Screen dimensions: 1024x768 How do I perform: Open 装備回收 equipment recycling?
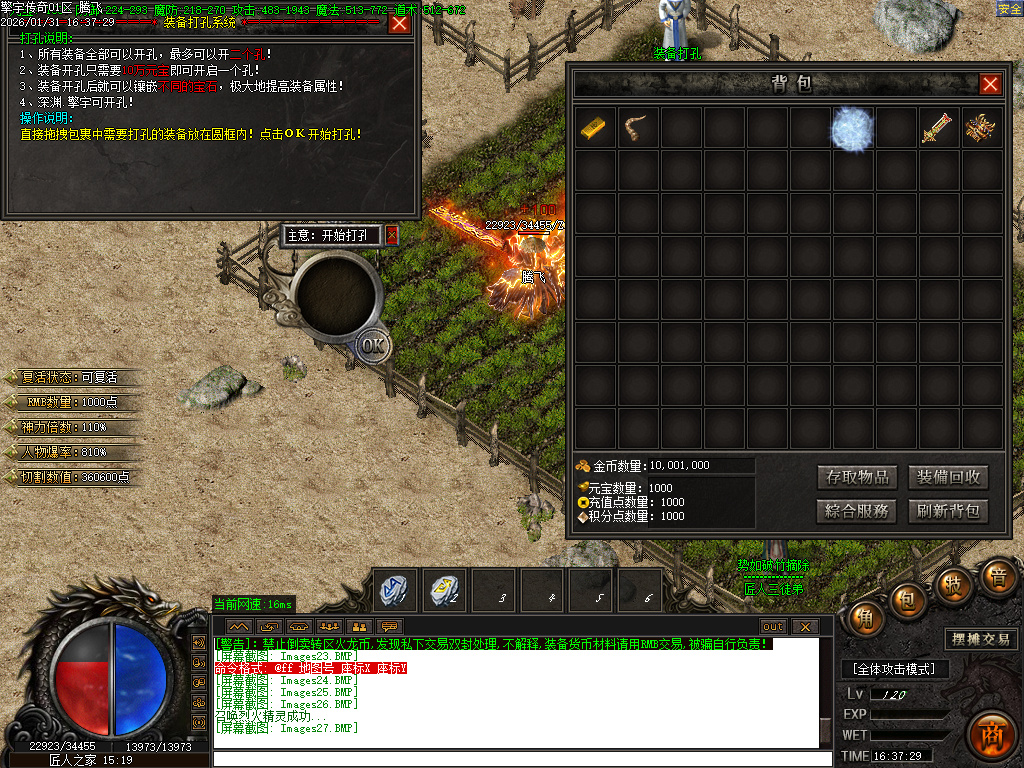[948, 477]
